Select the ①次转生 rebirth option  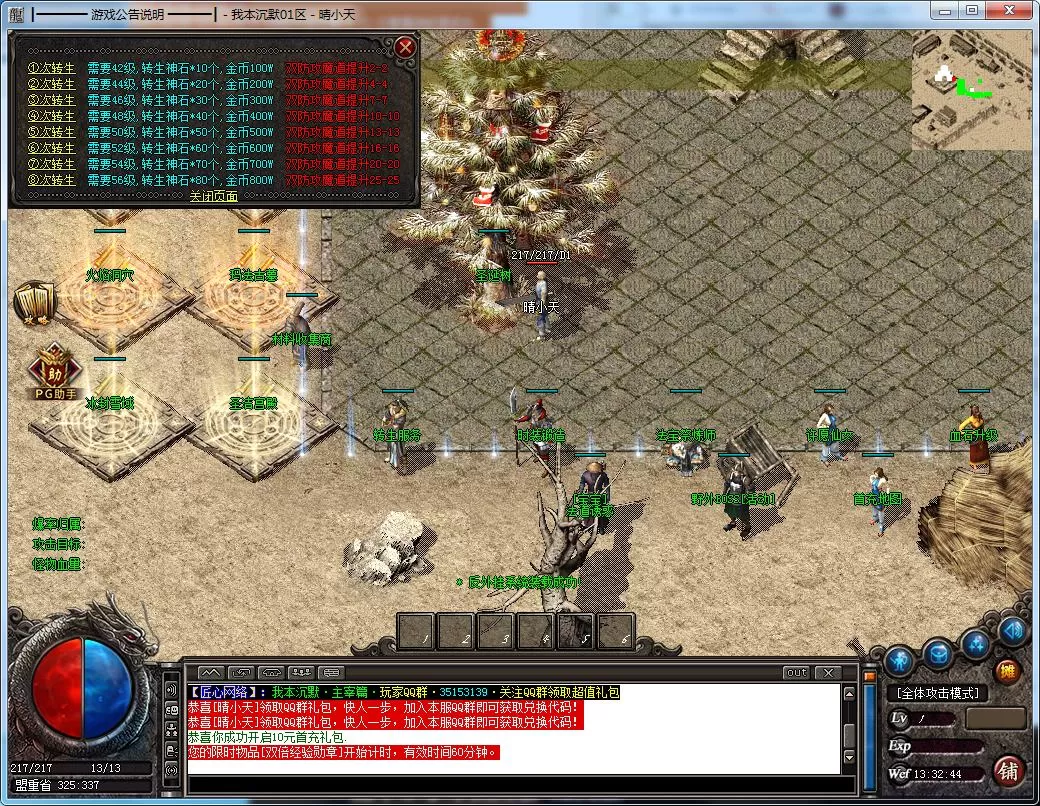tap(51, 68)
